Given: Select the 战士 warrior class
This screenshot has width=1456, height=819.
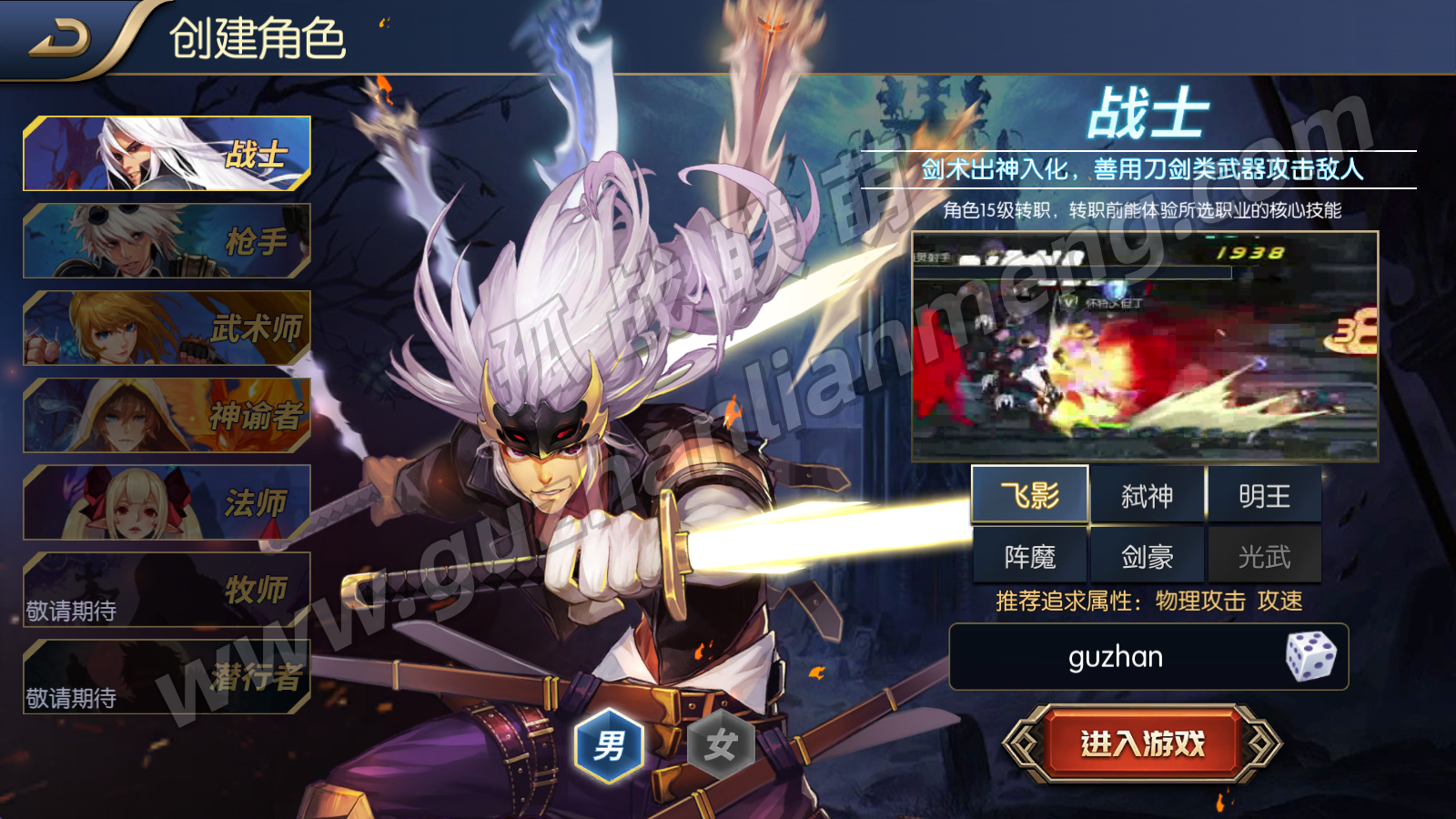Looking at the screenshot, I should [x=167, y=154].
